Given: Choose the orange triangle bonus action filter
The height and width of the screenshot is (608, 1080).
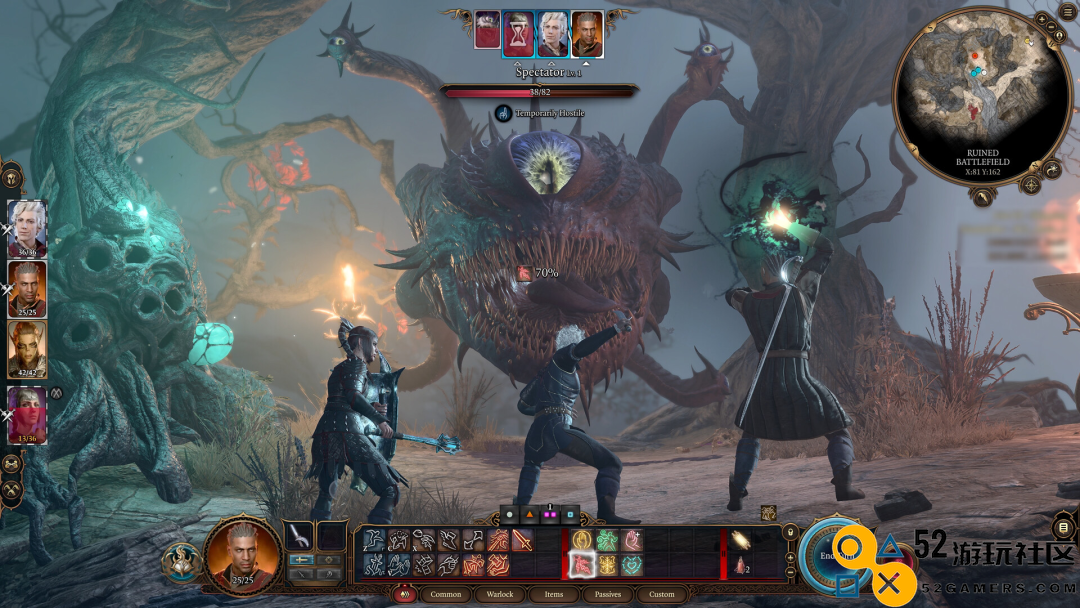Looking at the screenshot, I should point(529,515).
